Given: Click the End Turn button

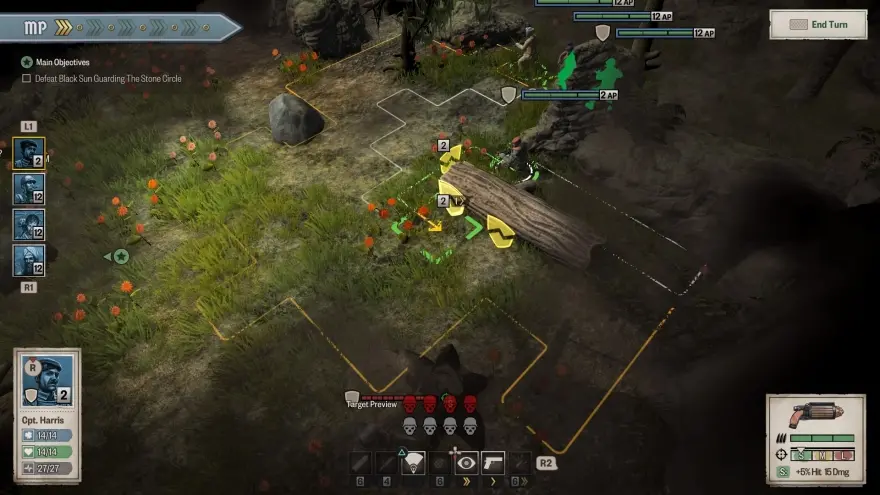Looking at the screenshot, I should (x=818, y=24).
